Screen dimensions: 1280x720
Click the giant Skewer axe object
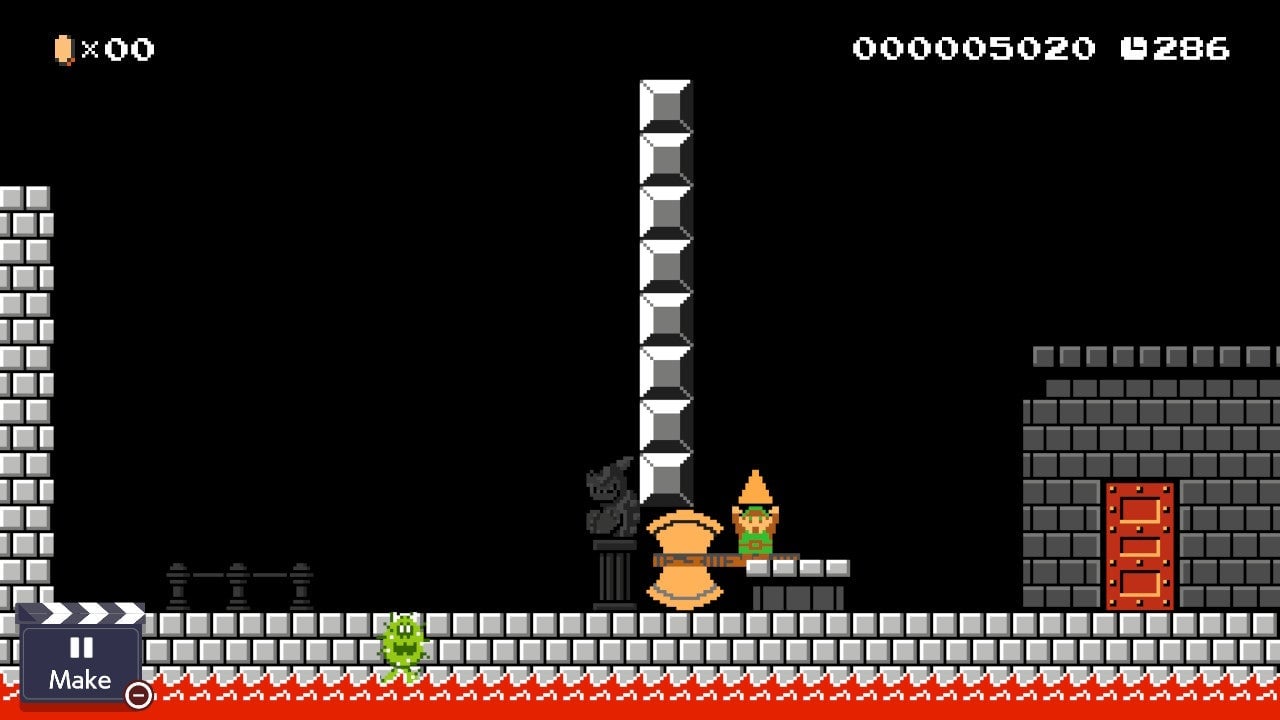click(x=685, y=560)
